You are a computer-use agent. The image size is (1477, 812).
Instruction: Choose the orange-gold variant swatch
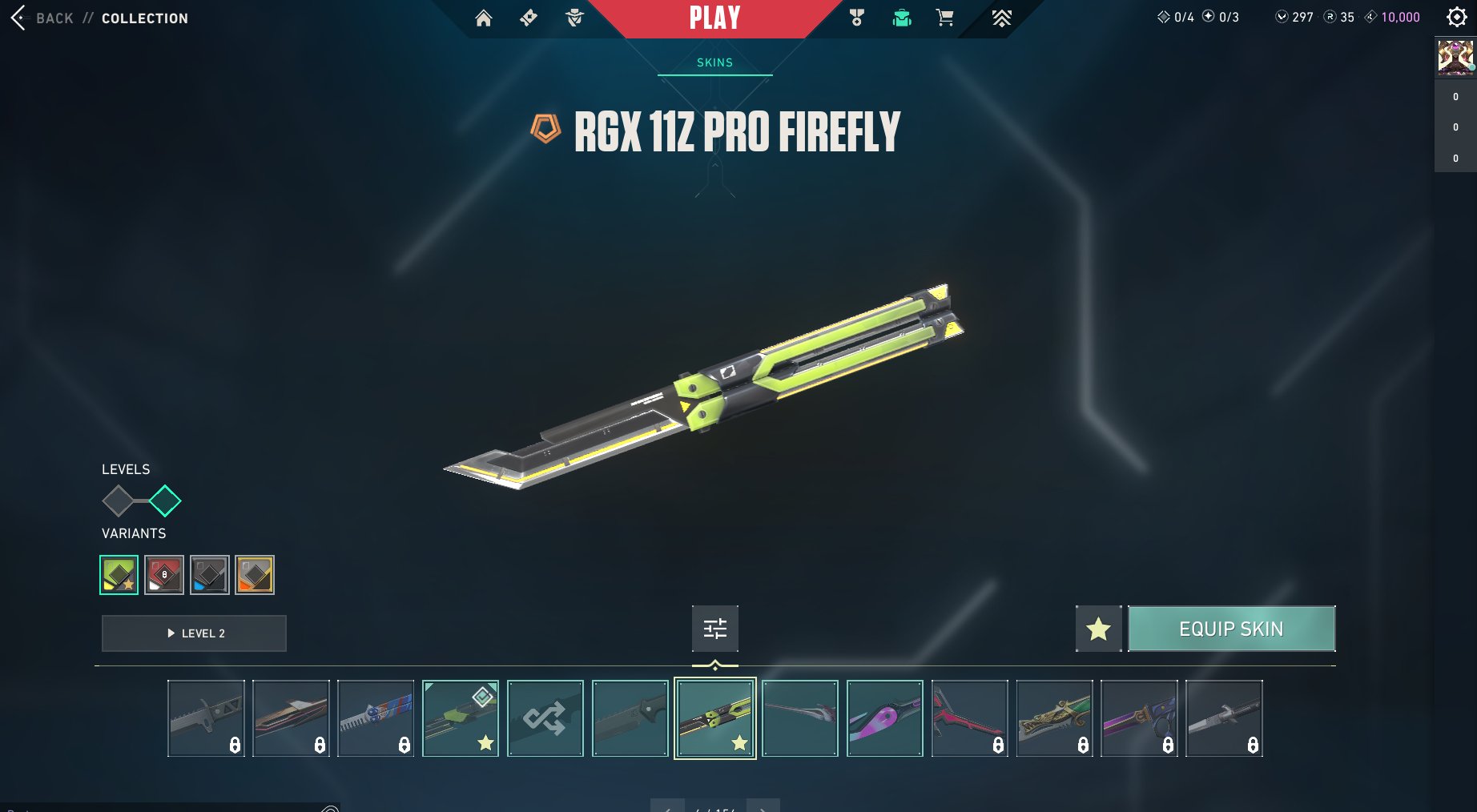[x=255, y=575]
